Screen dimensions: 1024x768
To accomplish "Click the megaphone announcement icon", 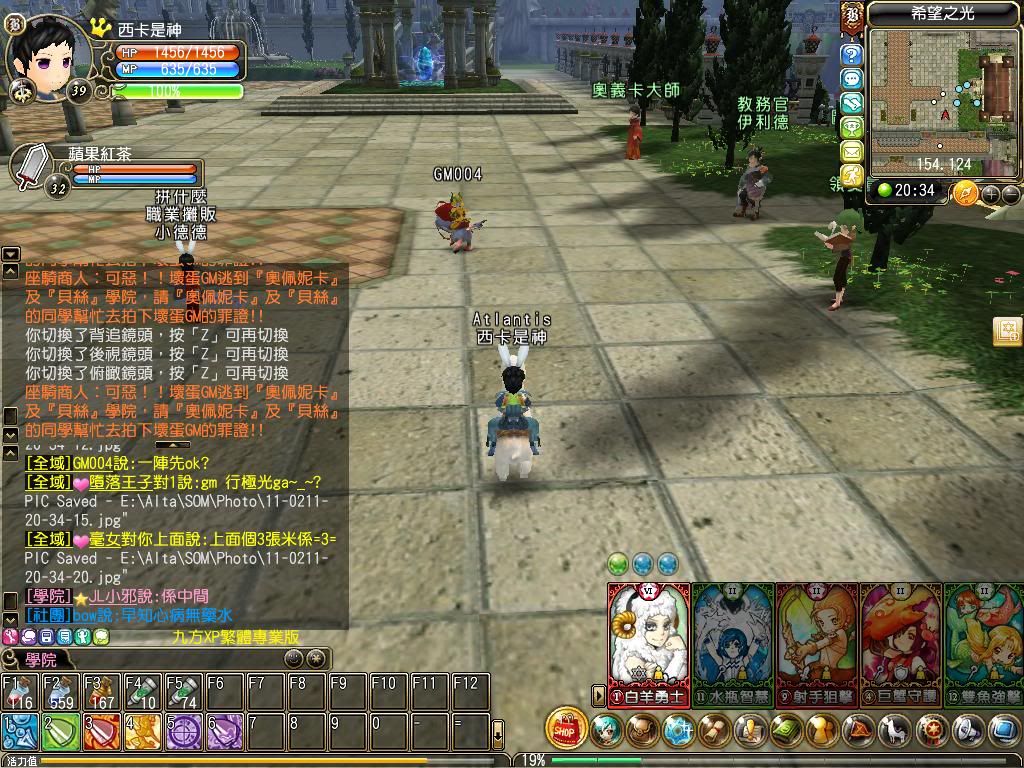I will tap(968, 730).
